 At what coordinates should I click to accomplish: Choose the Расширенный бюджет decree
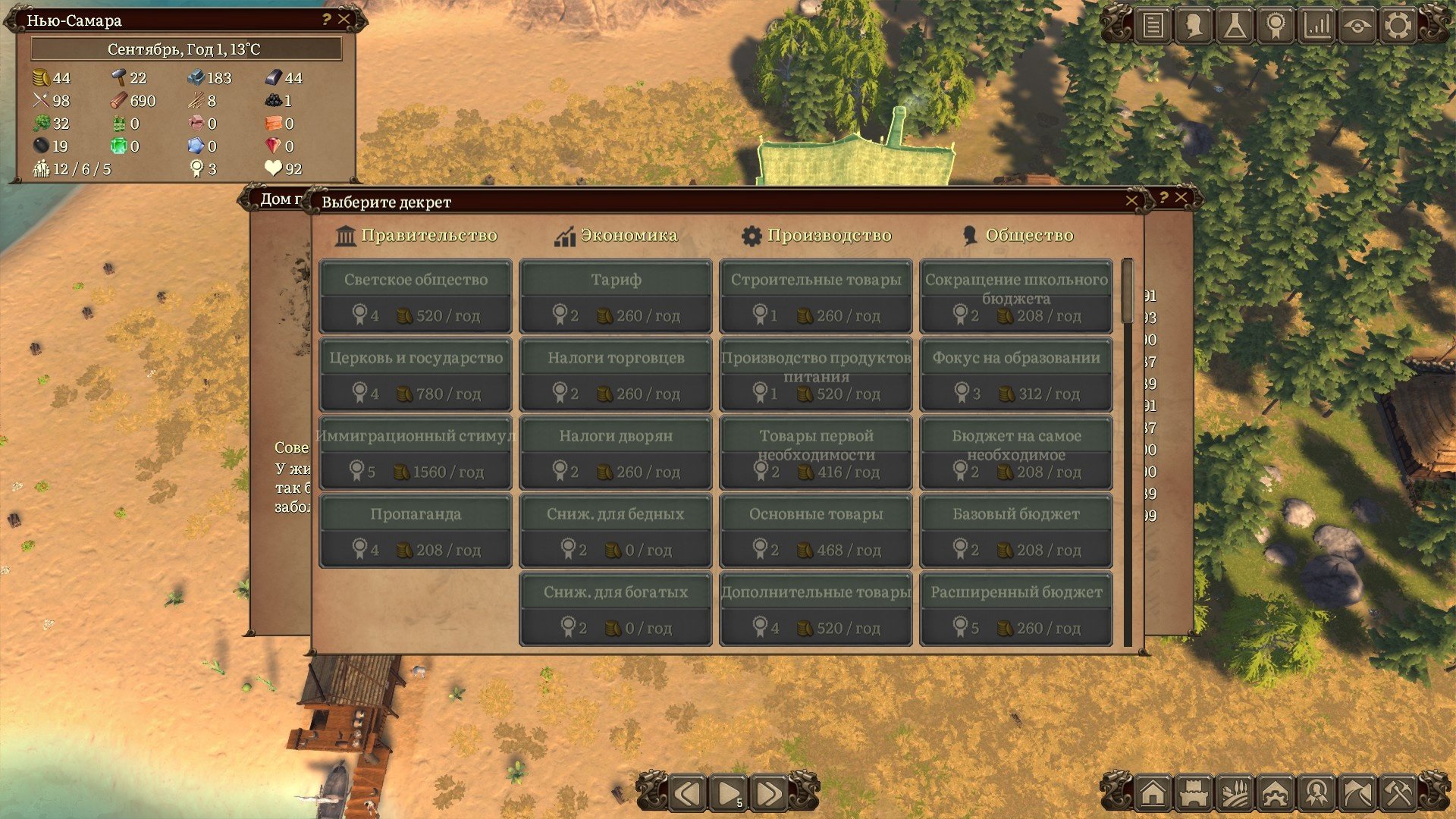pos(1016,609)
